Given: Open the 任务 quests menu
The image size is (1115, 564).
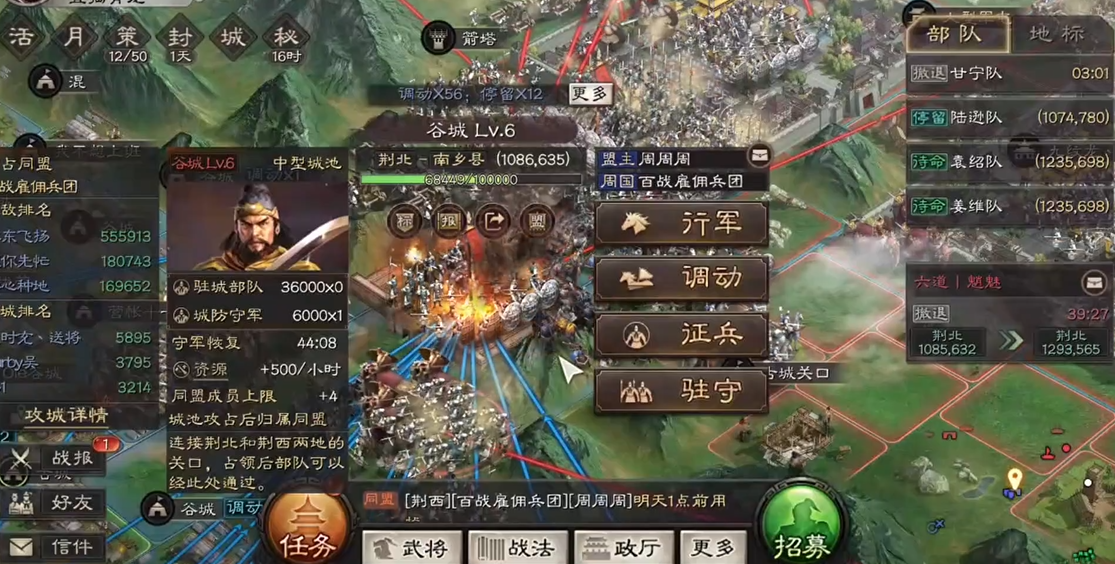Looking at the screenshot, I should point(307,528).
